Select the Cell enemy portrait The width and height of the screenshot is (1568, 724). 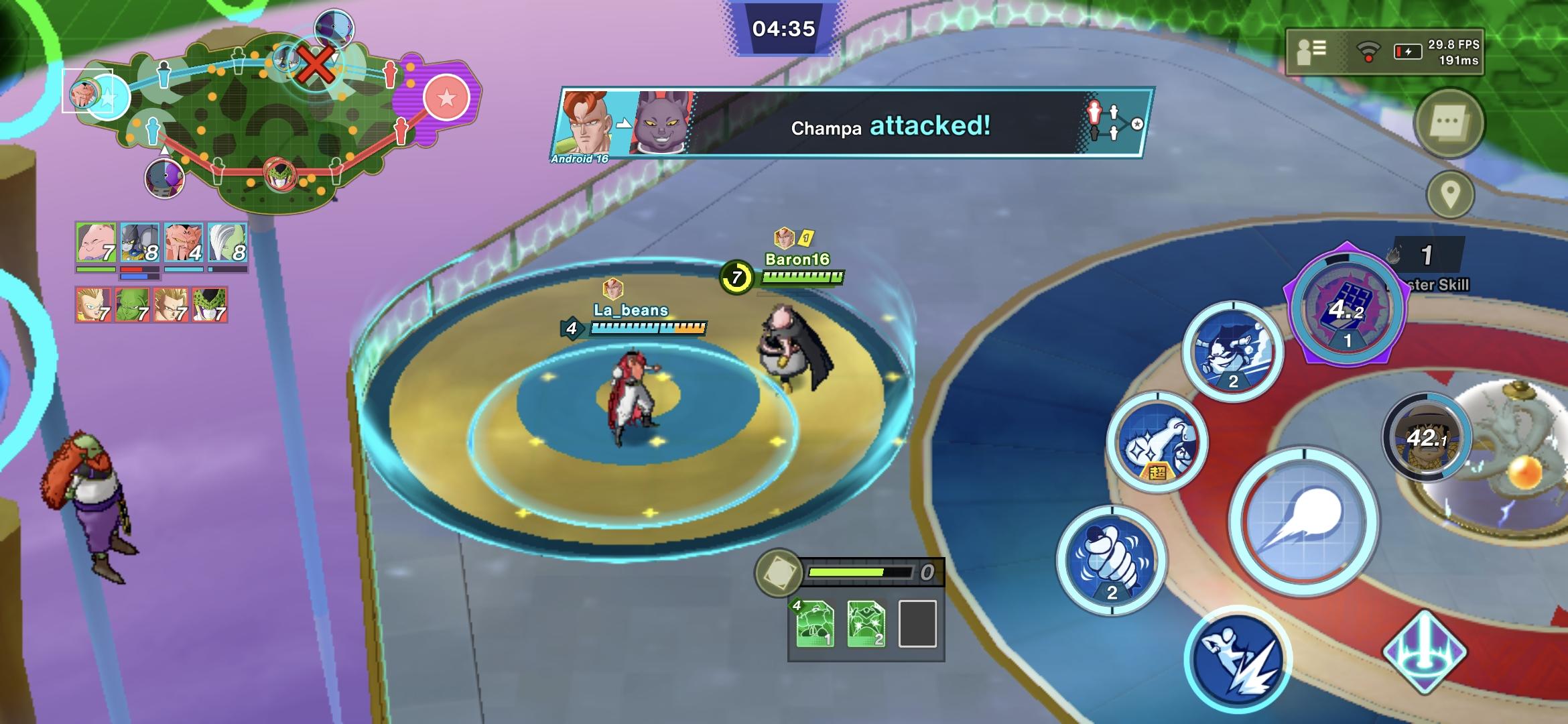click(210, 305)
